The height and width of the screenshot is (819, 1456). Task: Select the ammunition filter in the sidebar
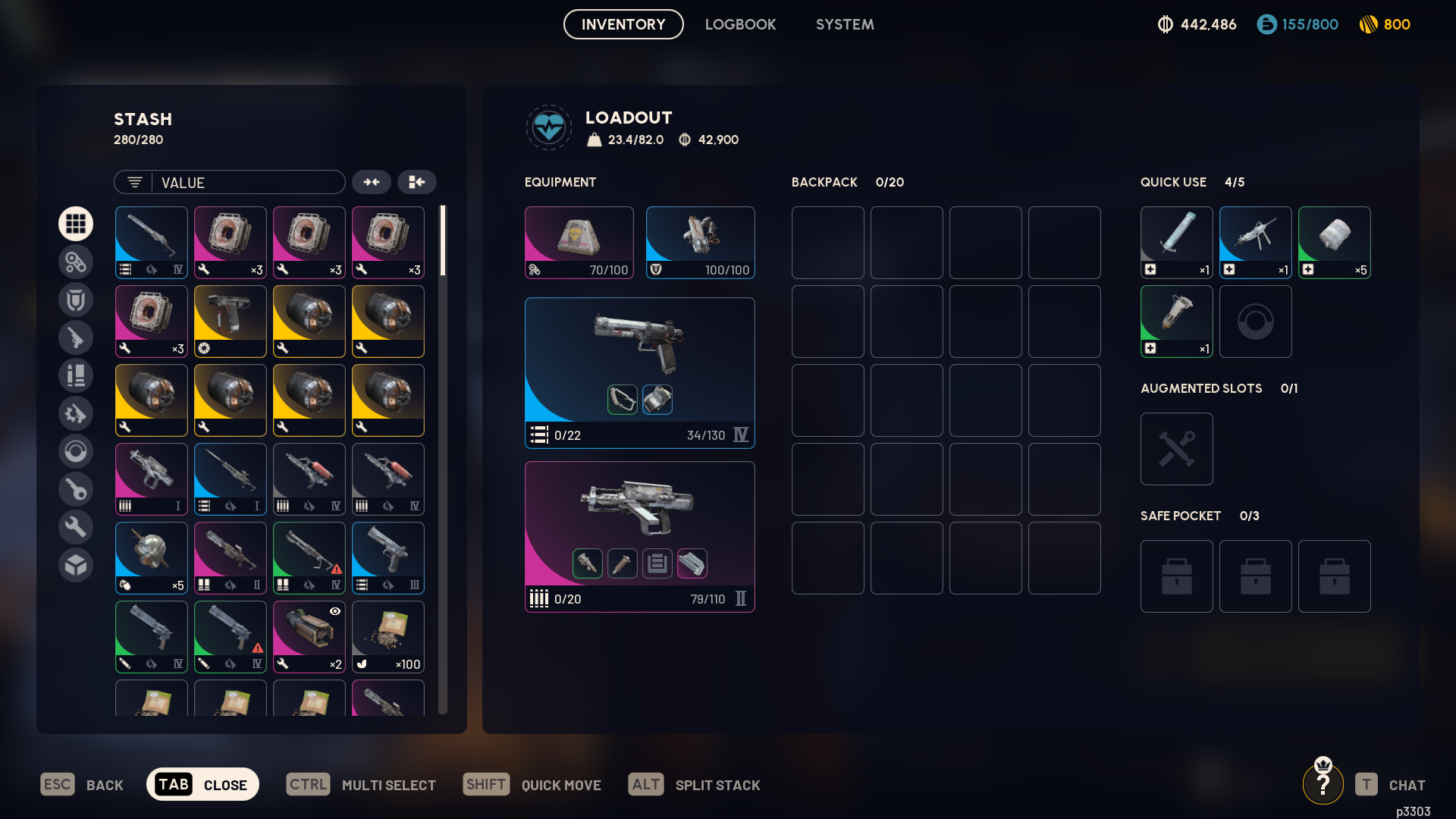click(x=76, y=375)
